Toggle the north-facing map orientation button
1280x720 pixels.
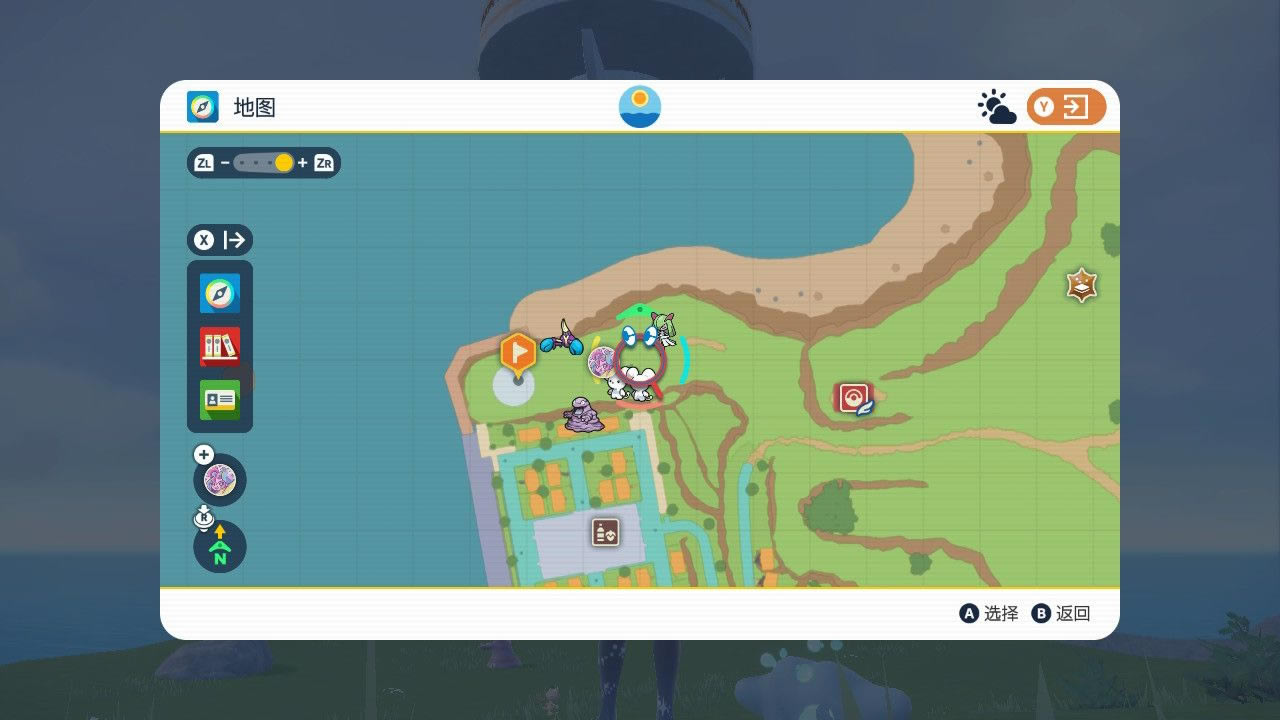[x=220, y=548]
